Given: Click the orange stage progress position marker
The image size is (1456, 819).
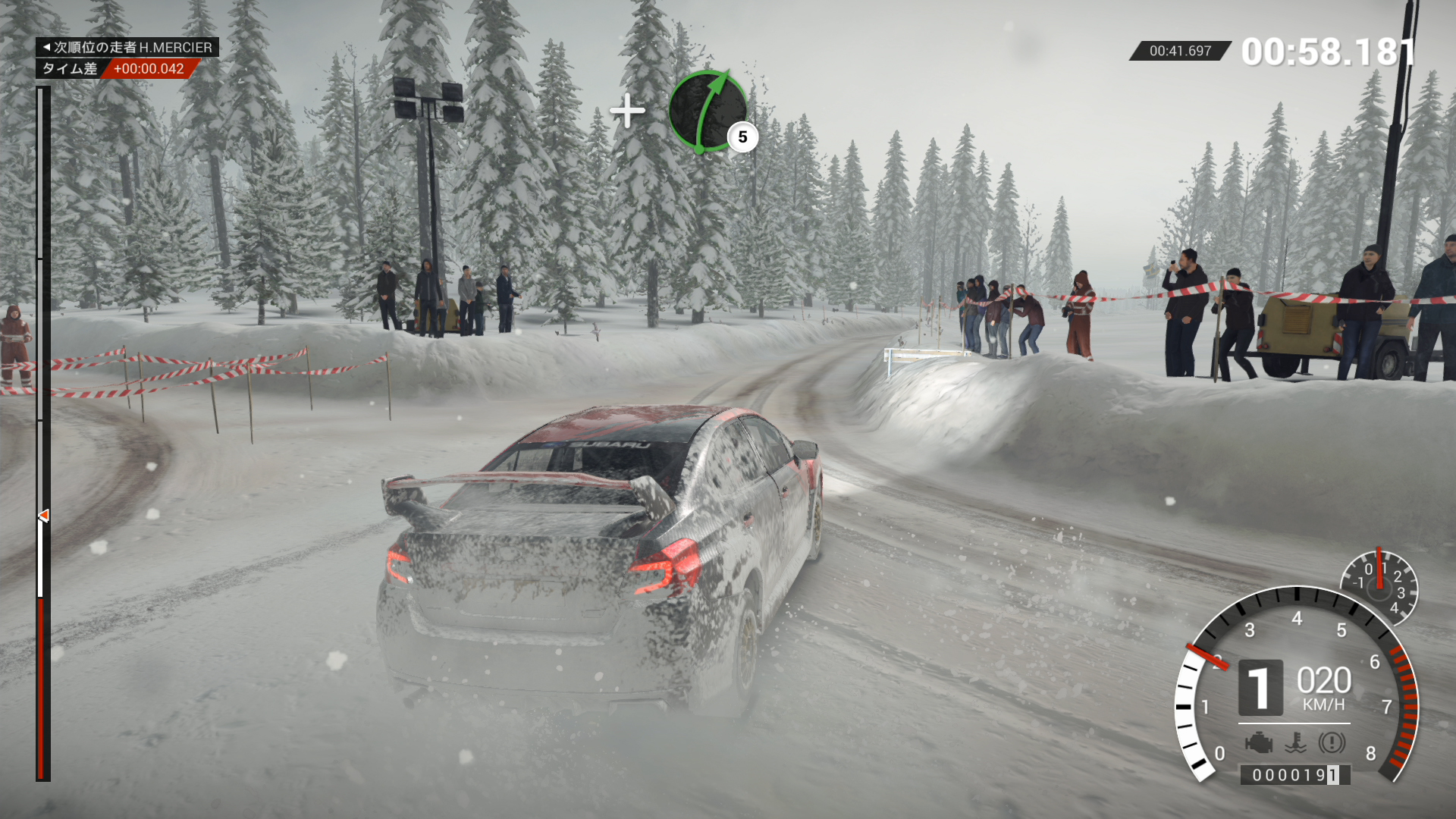Looking at the screenshot, I should pos(44,516).
